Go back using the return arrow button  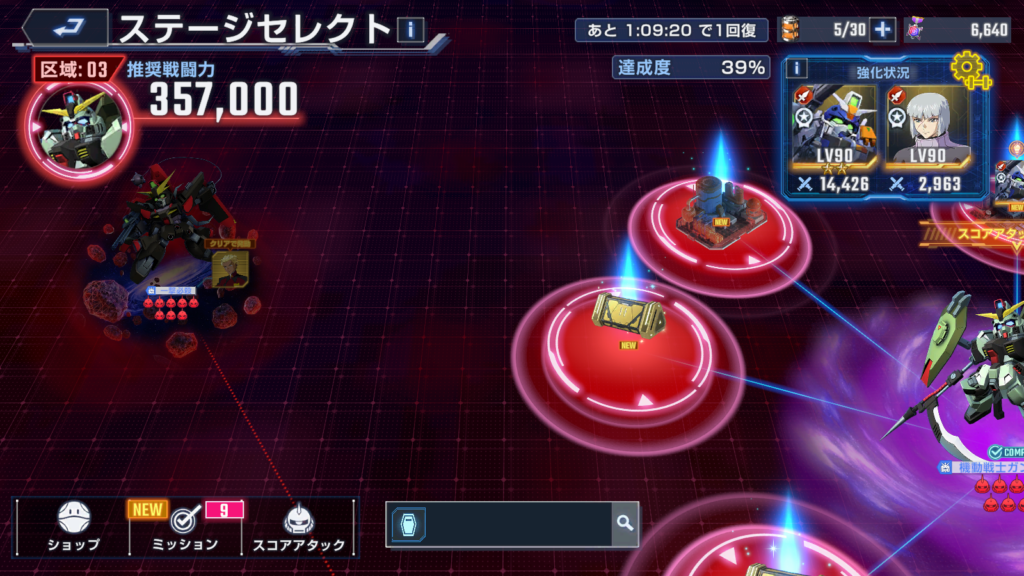65,27
